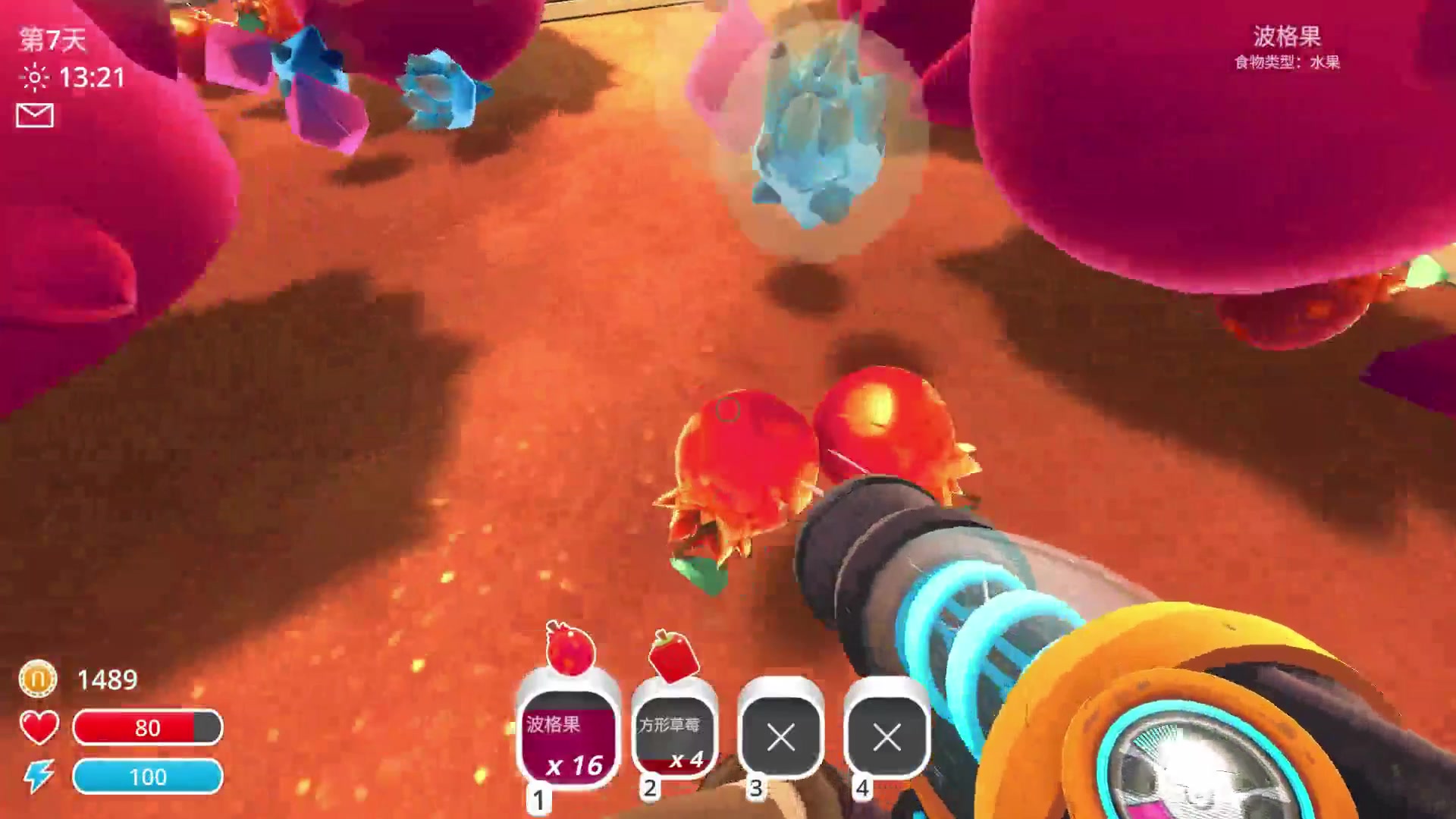The width and height of the screenshot is (1456, 819).
Task: Select the 波格果 x16 hotbar slot
Action: click(568, 735)
